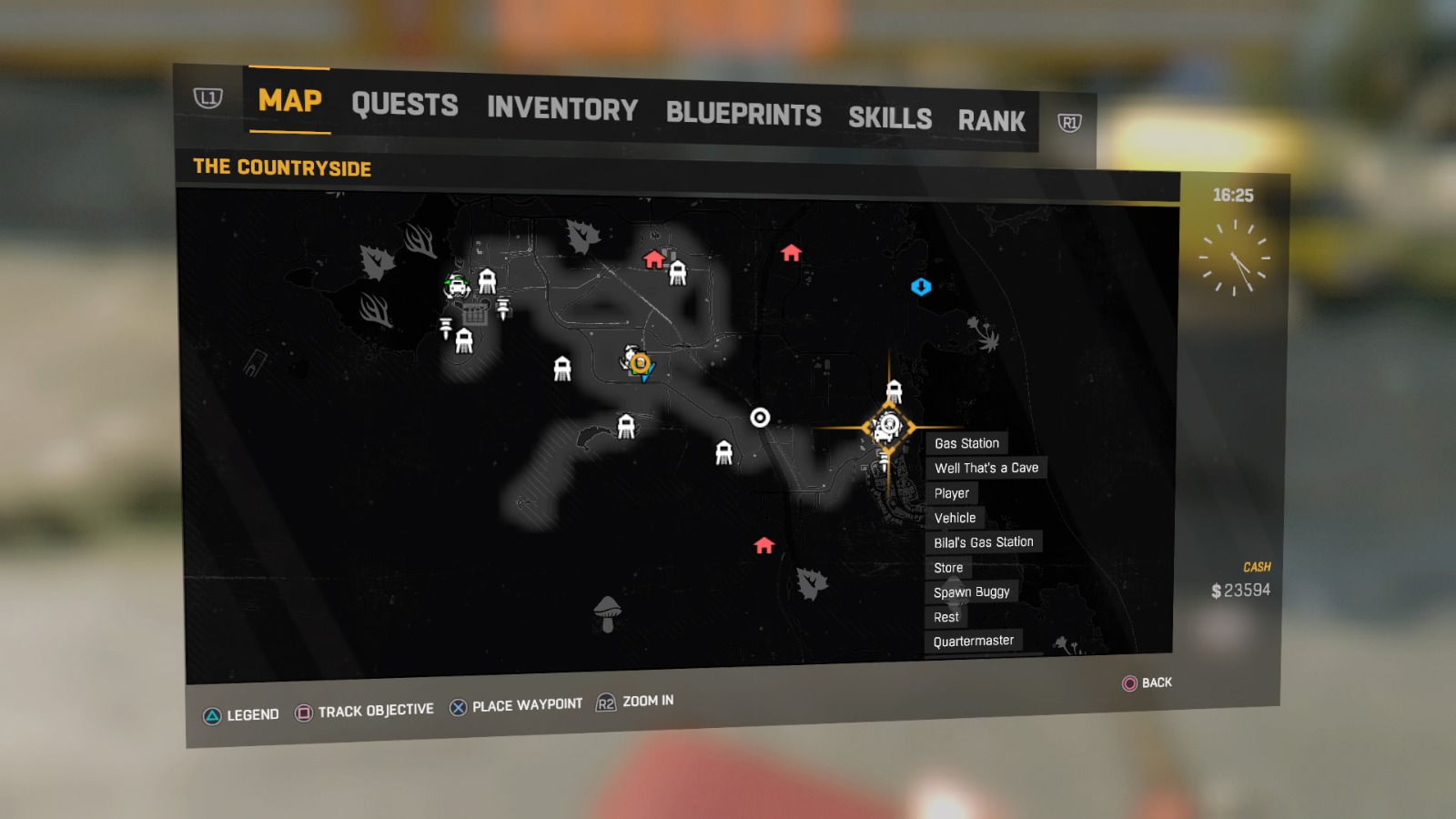Image resolution: width=1456 pixels, height=819 pixels.
Task: Click PLACE WAYPOINT
Action: [x=526, y=703]
